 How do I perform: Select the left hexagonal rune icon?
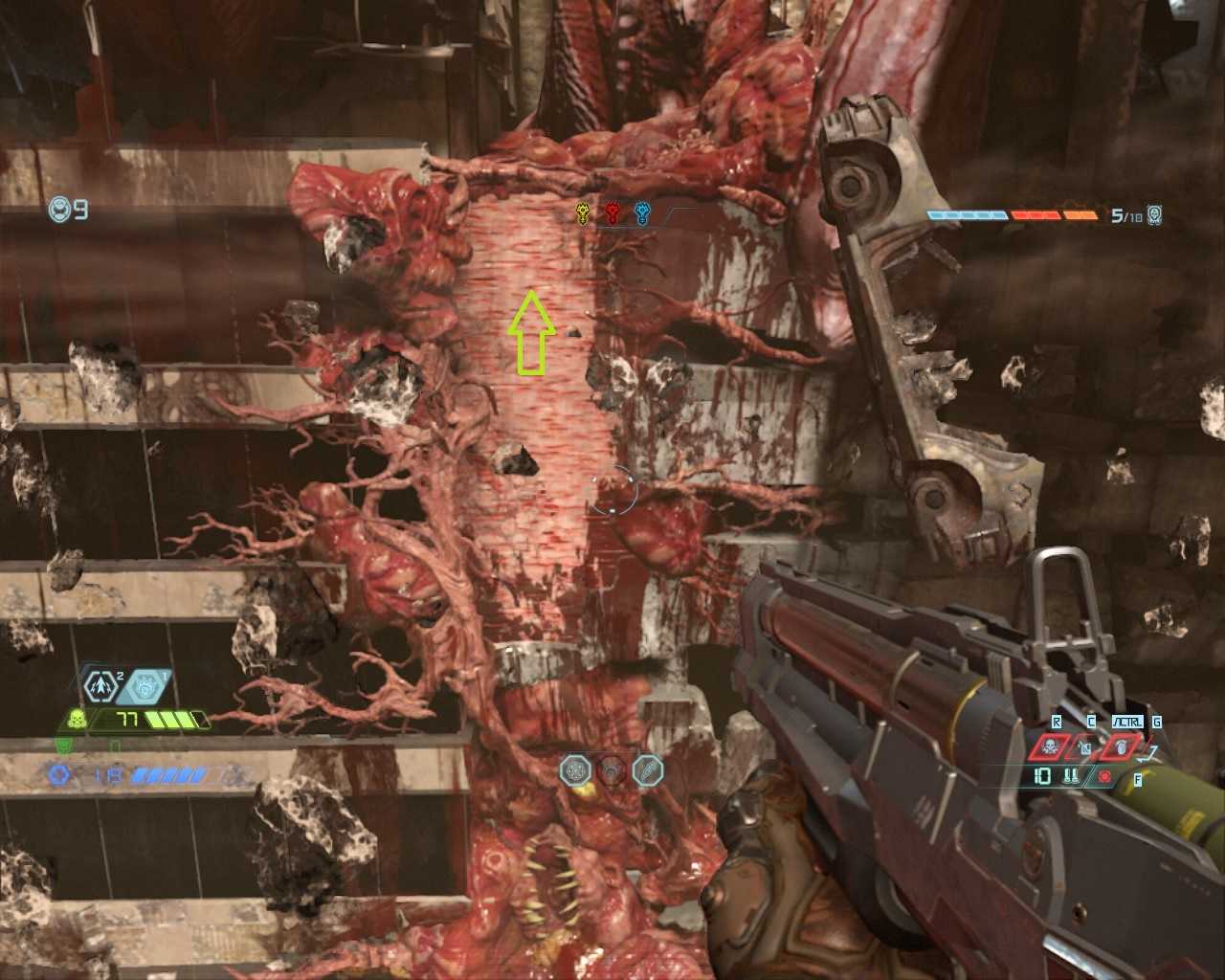point(576,769)
